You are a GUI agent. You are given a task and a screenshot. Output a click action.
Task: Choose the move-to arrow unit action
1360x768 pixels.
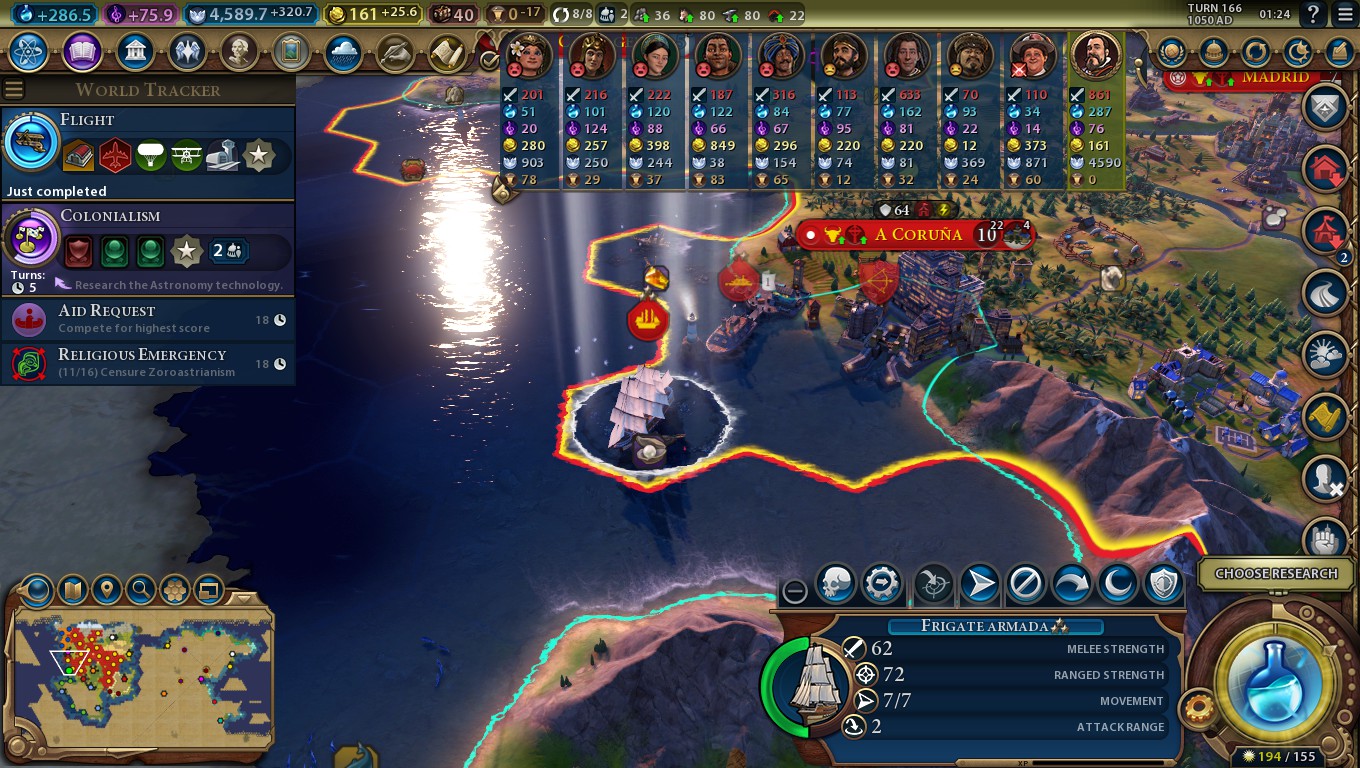pos(980,585)
